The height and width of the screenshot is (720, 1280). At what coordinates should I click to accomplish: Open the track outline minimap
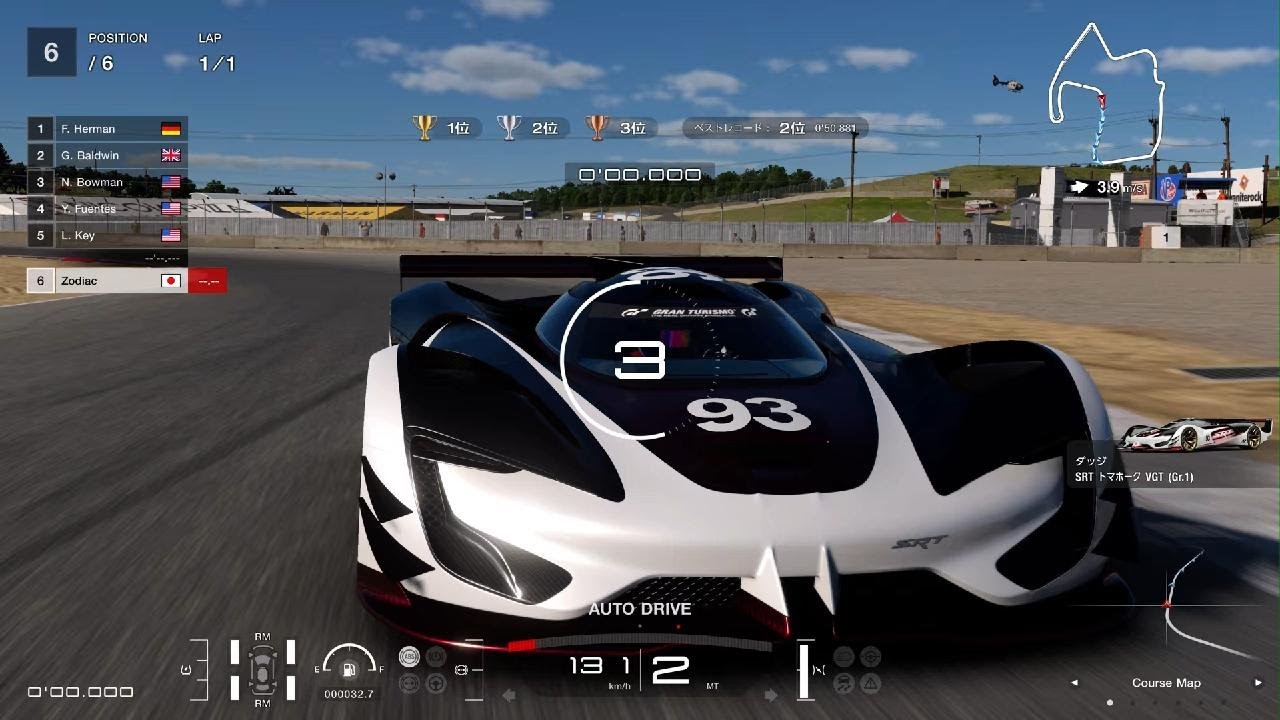1106,90
